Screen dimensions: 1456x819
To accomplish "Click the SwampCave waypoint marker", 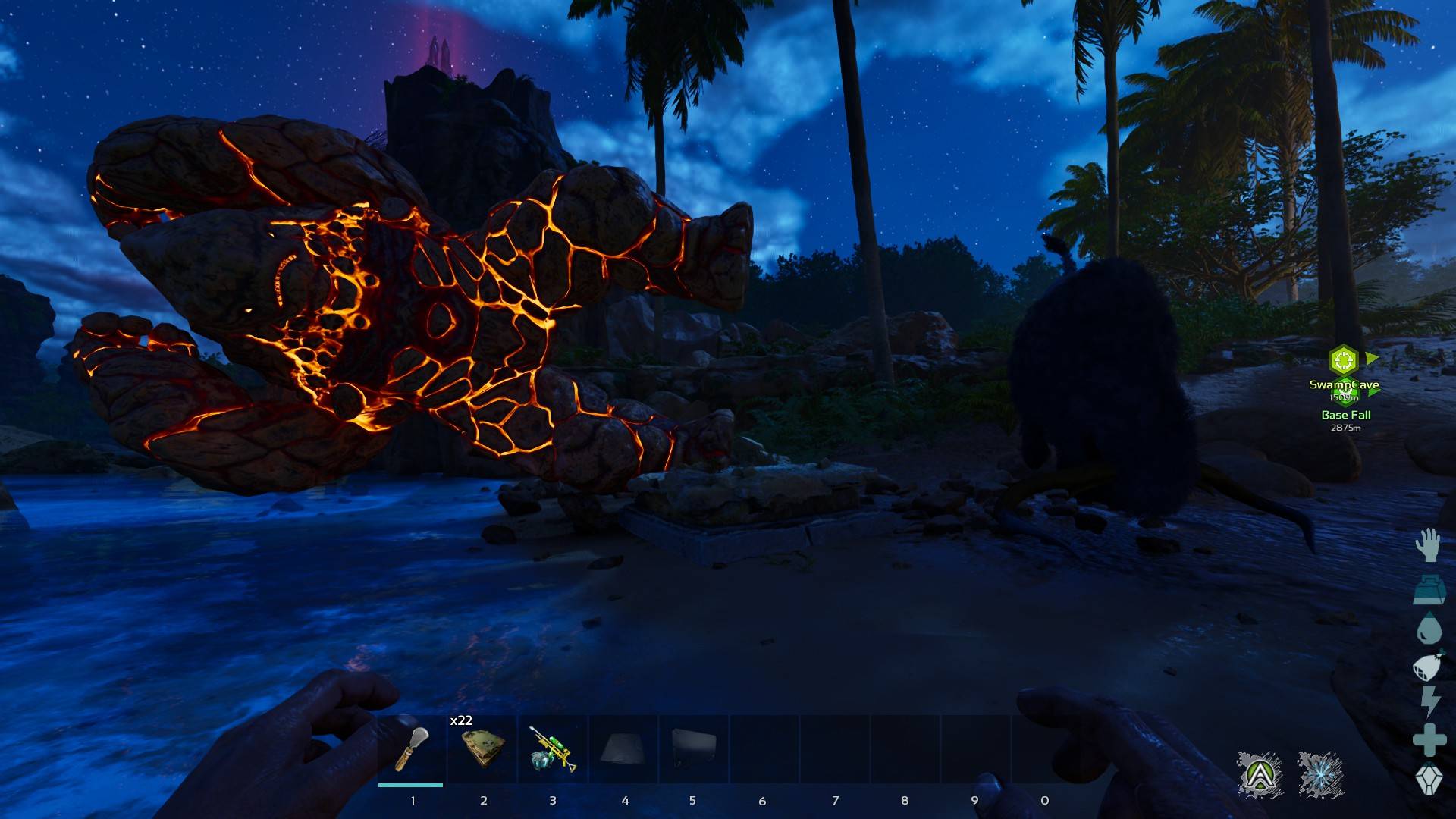I will click(x=1343, y=359).
